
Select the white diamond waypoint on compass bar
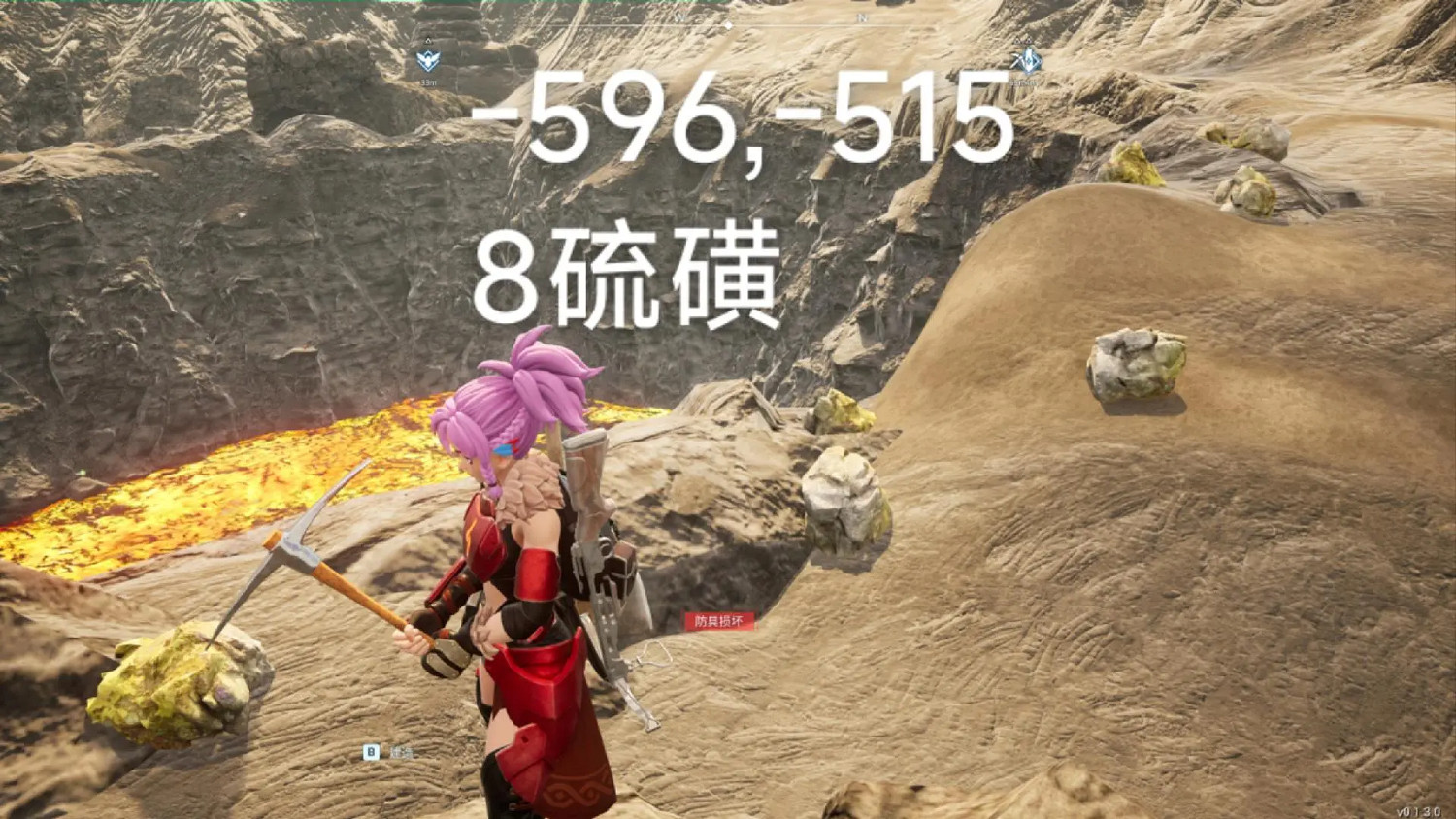coord(729,25)
